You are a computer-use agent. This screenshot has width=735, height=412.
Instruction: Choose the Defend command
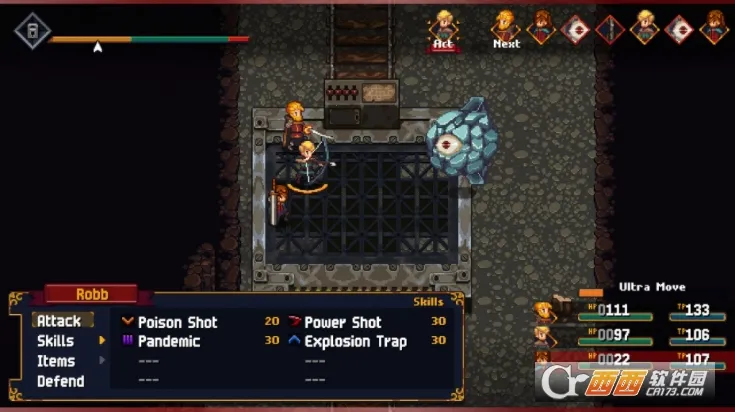[x=60, y=381]
